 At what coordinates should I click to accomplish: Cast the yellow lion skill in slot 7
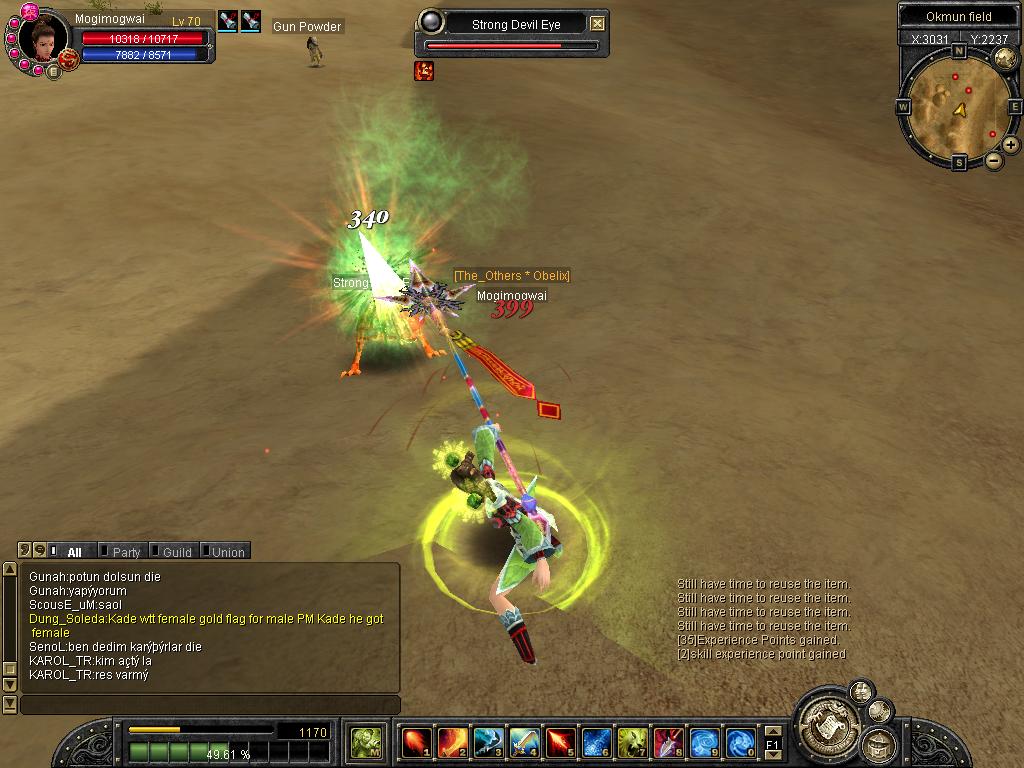click(x=632, y=743)
